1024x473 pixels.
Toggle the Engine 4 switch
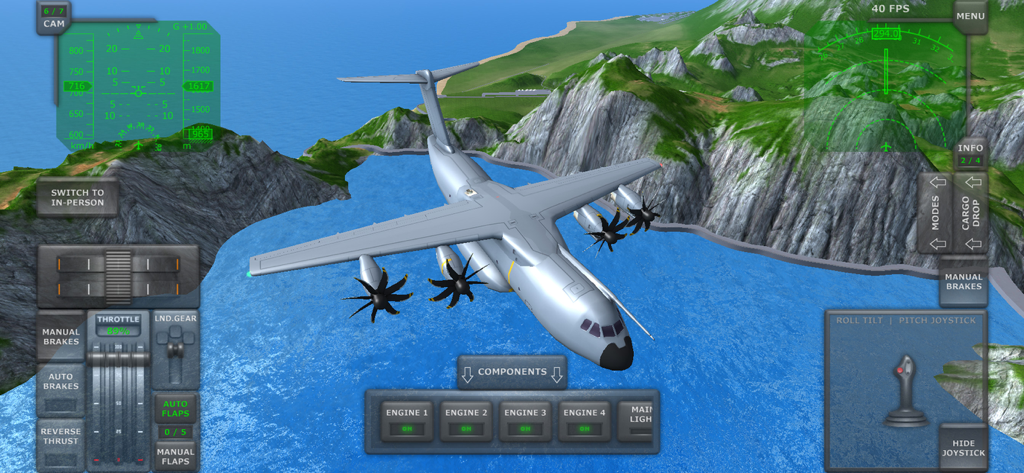click(x=582, y=419)
